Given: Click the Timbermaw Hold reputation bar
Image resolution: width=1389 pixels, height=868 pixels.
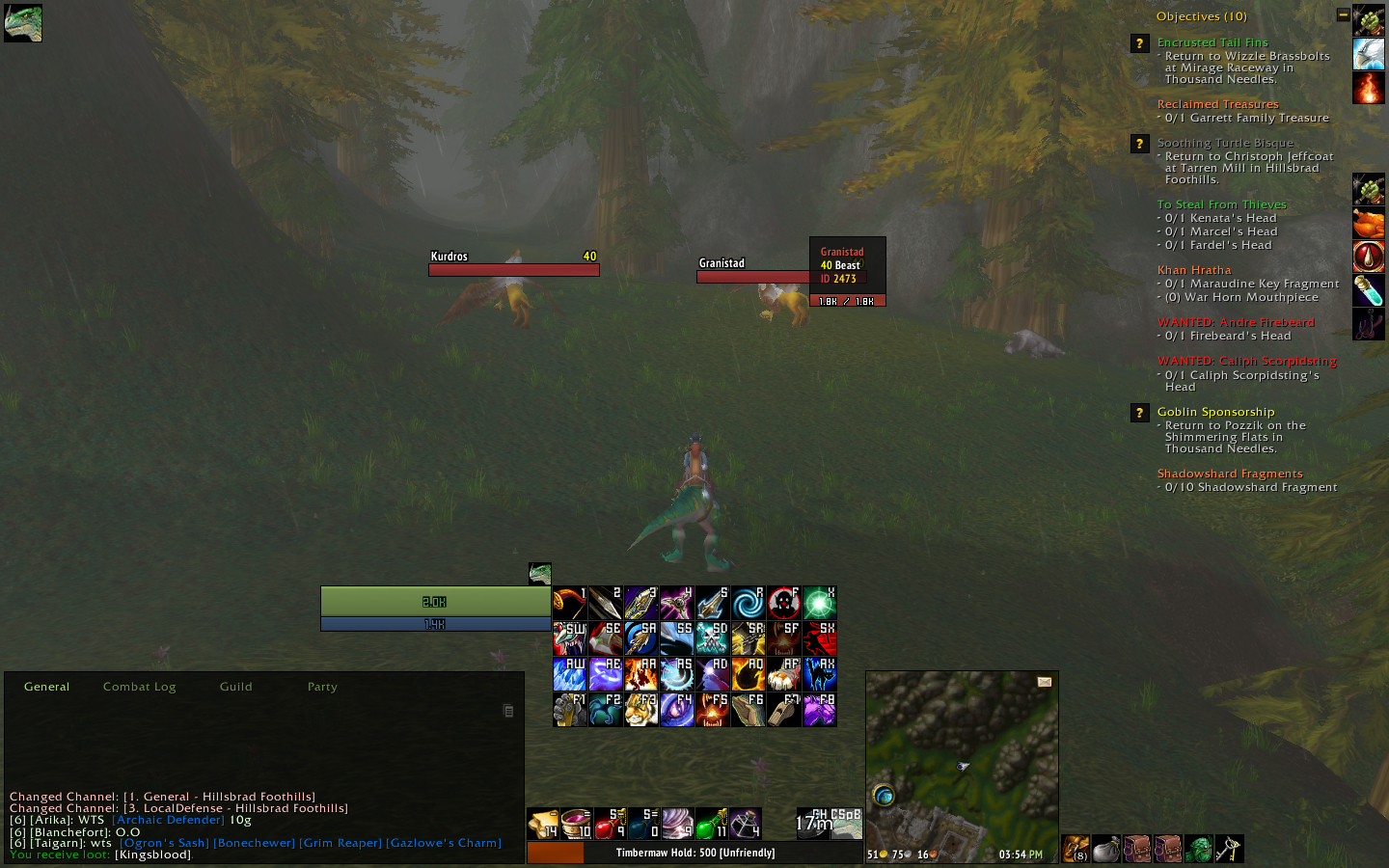Looking at the screenshot, I should (696, 853).
